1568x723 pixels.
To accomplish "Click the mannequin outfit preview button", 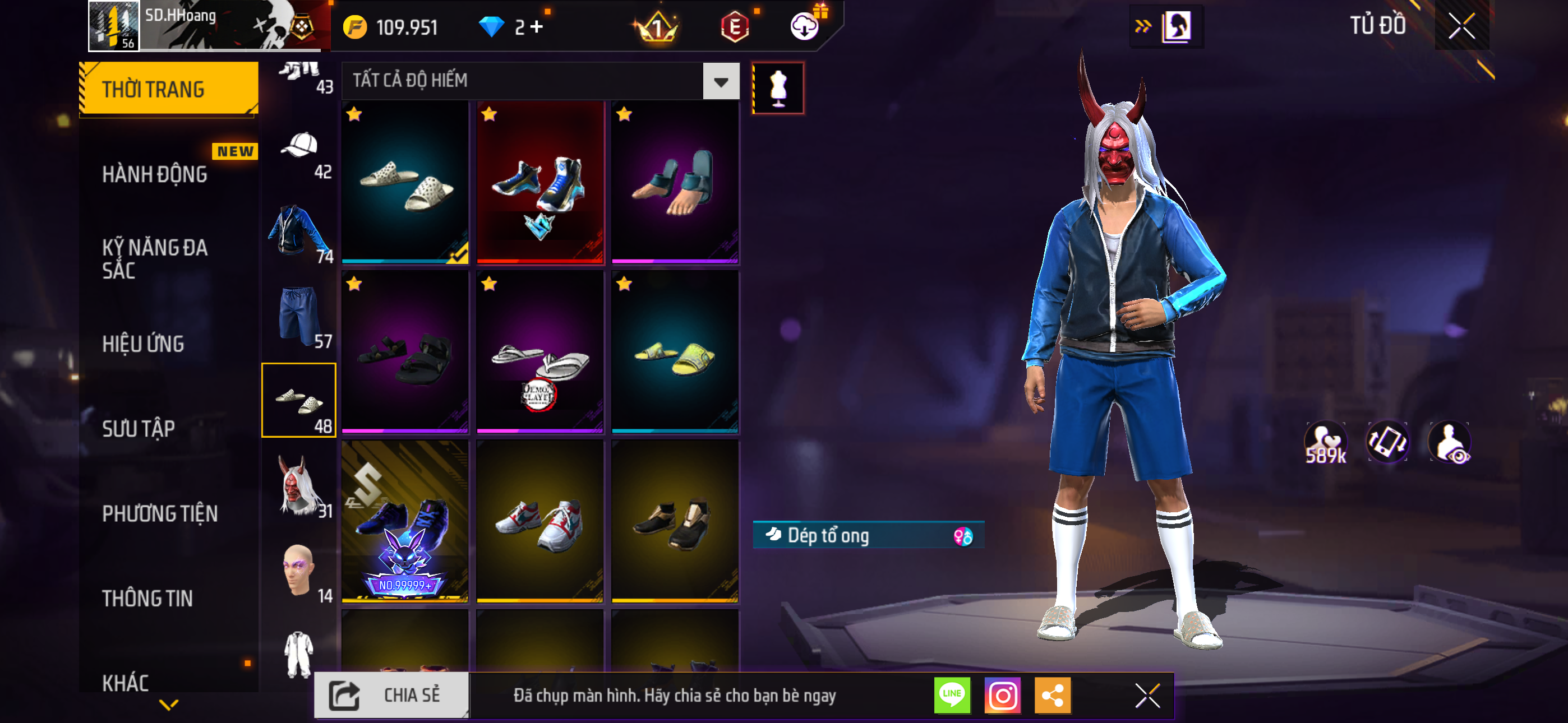I will click(778, 88).
